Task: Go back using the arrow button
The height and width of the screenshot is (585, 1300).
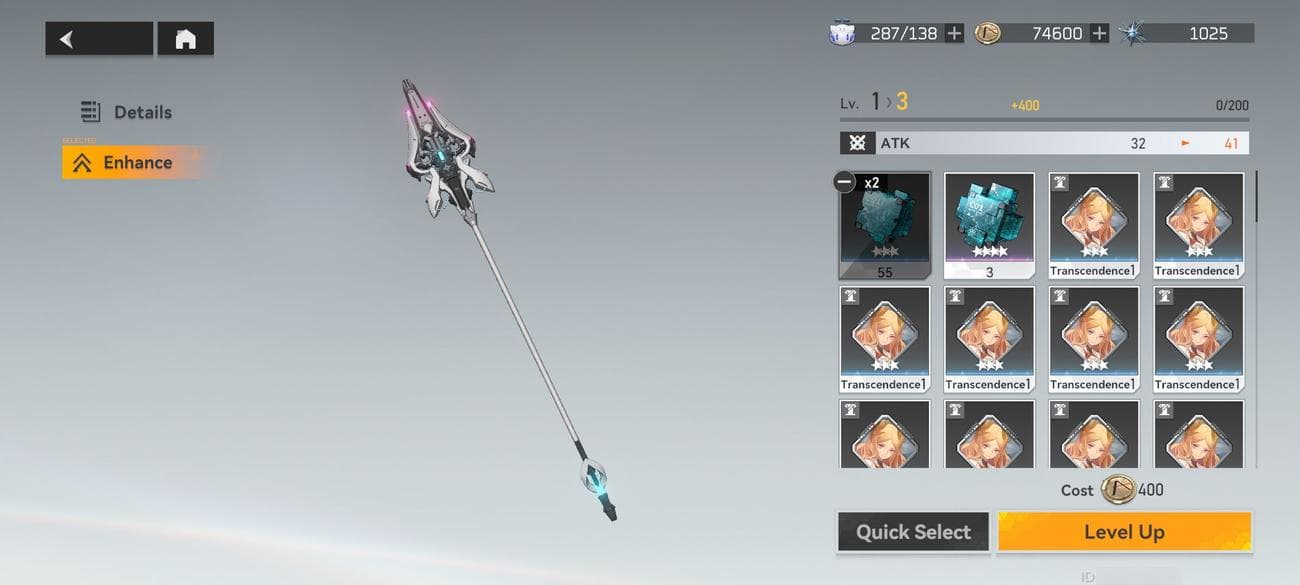Action: click(x=98, y=39)
